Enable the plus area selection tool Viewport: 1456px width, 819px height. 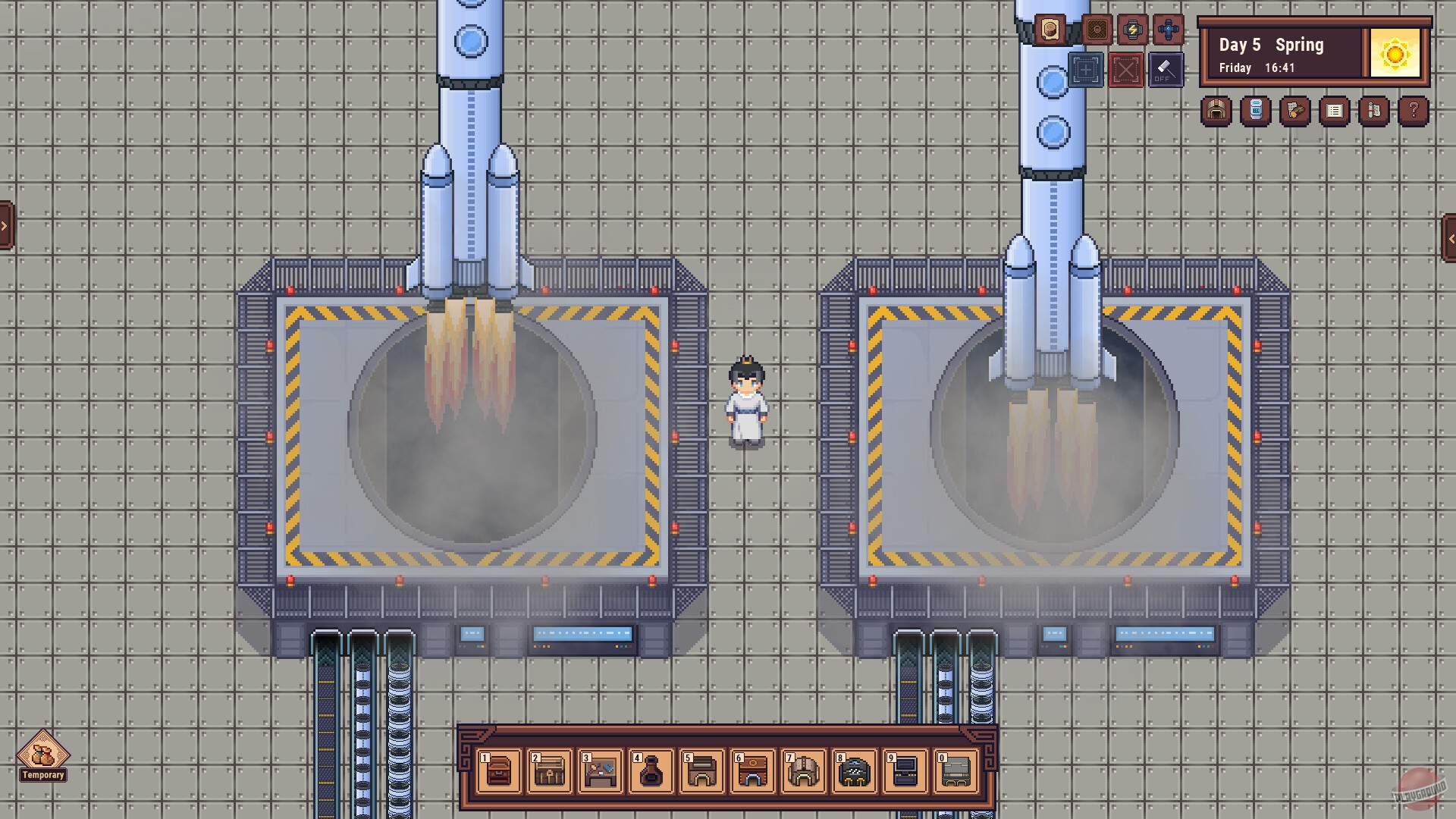(x=1086, y=70)
